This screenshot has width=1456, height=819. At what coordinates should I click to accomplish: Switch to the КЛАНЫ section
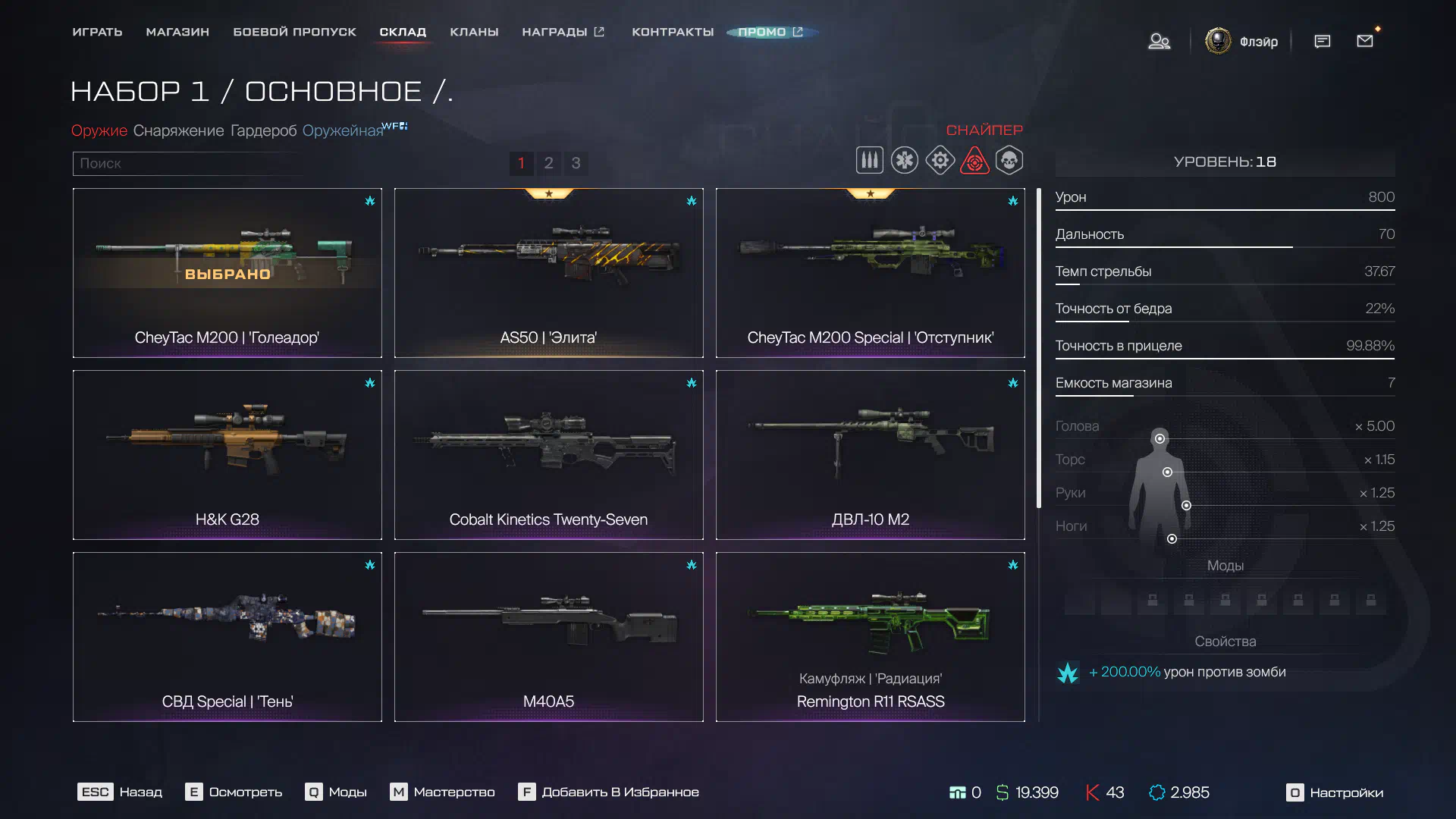(x=474, y=32)
